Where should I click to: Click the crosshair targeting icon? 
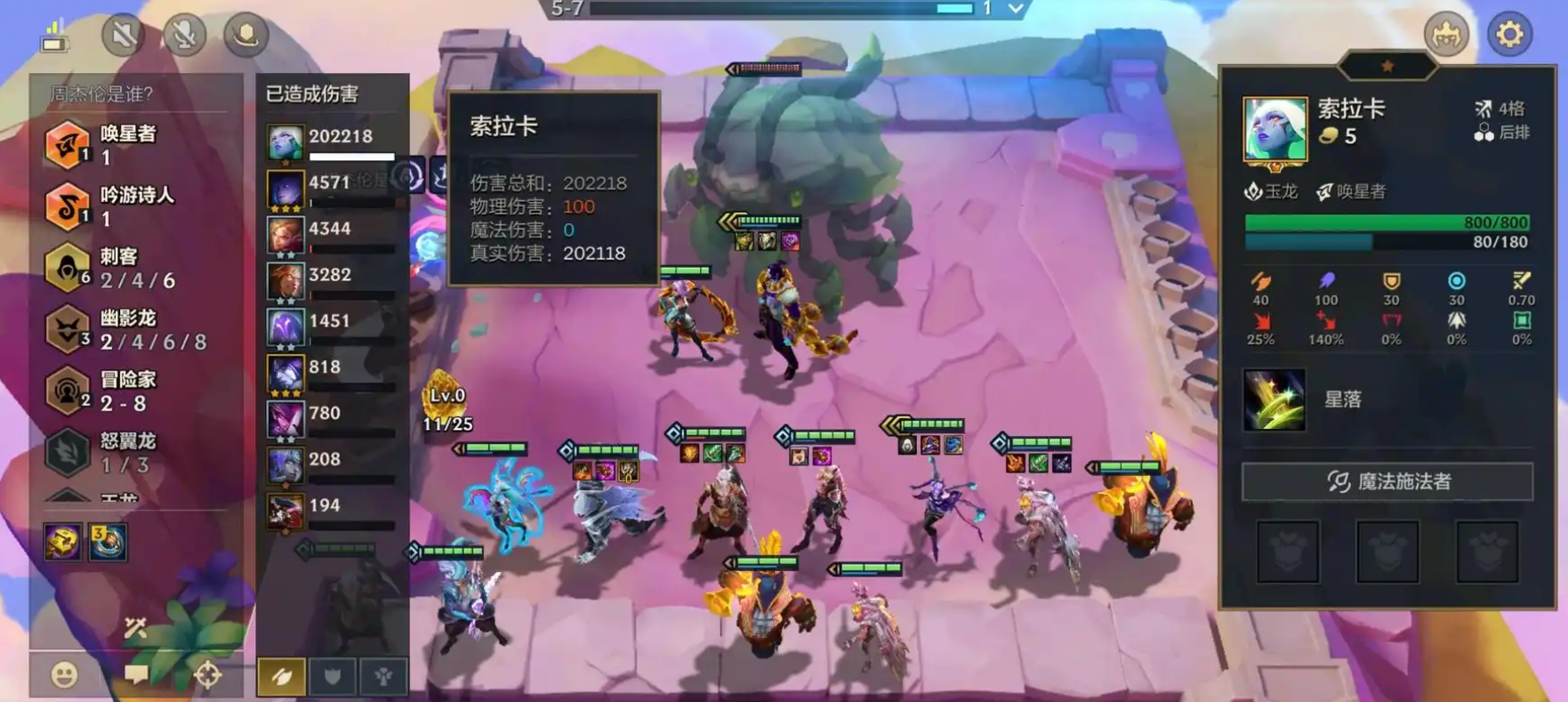(x=210, y=675)
